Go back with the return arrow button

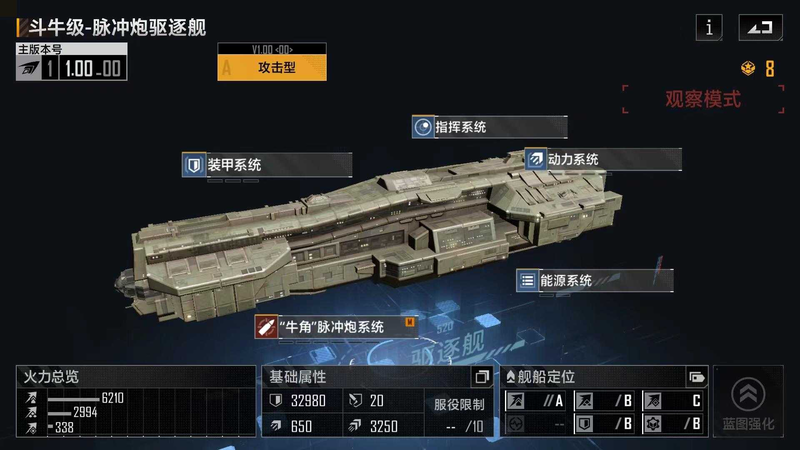(x=760, y=28)
